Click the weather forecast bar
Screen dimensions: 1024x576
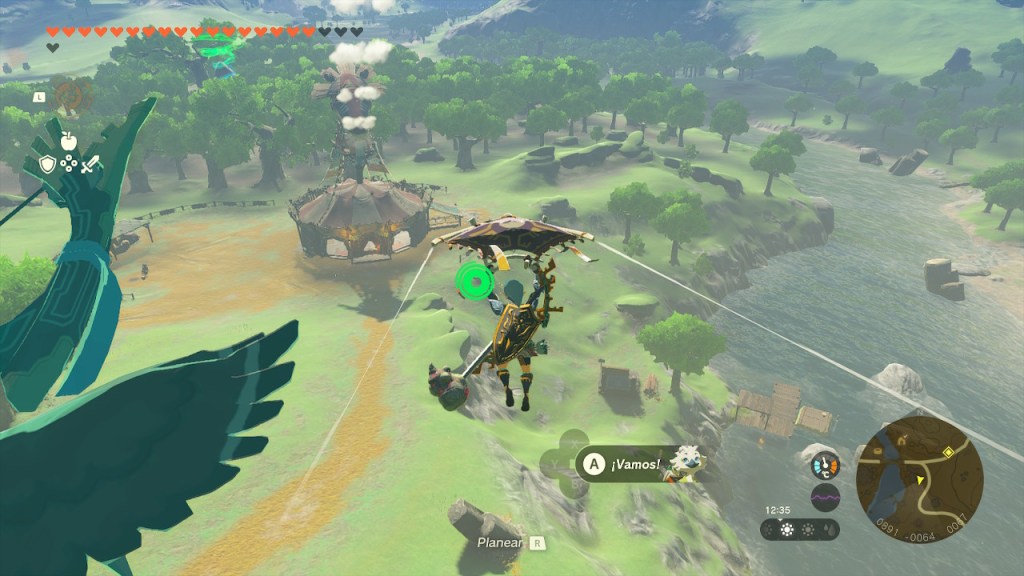(800, 529)
